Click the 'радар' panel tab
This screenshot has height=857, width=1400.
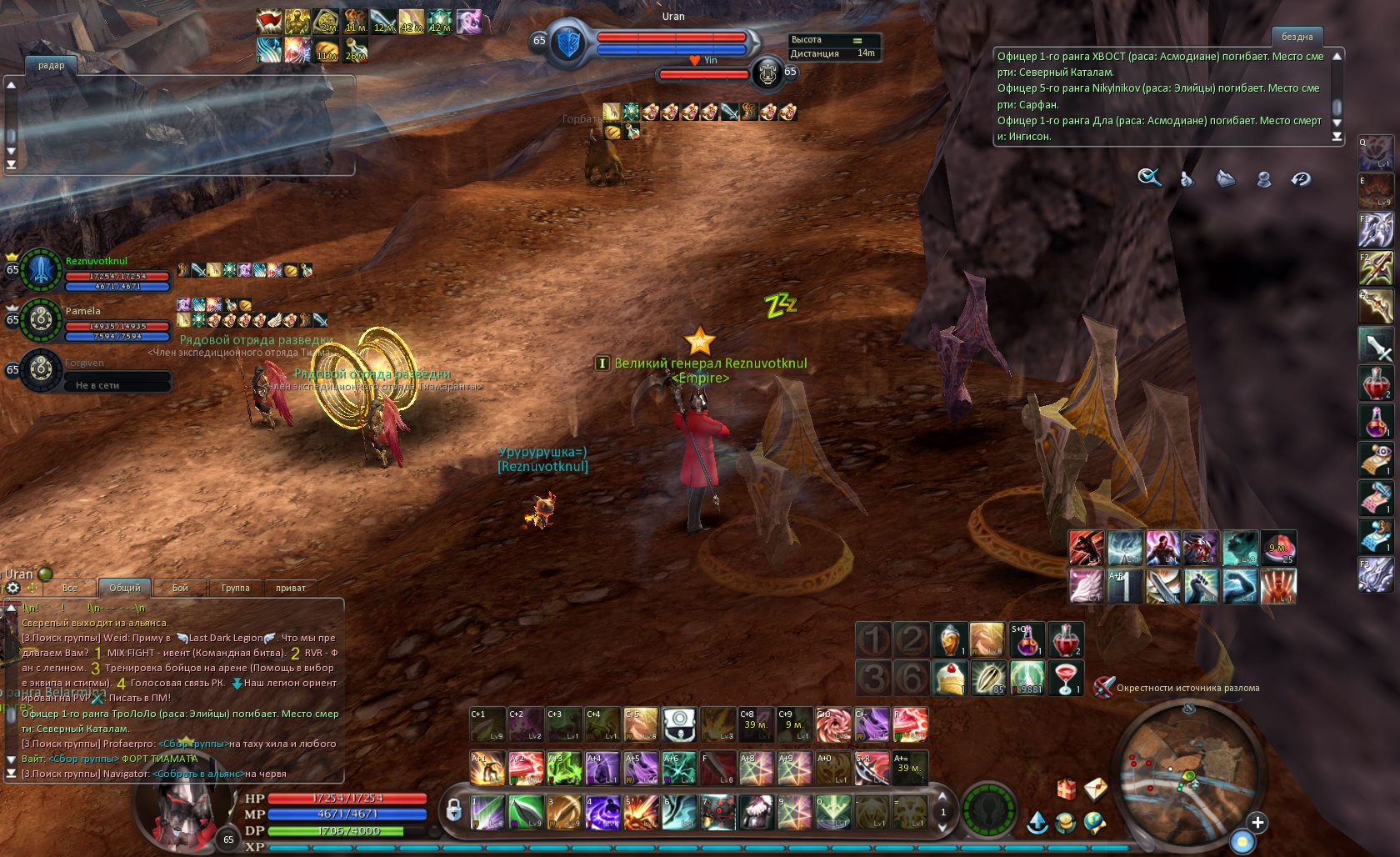(51, 65)
